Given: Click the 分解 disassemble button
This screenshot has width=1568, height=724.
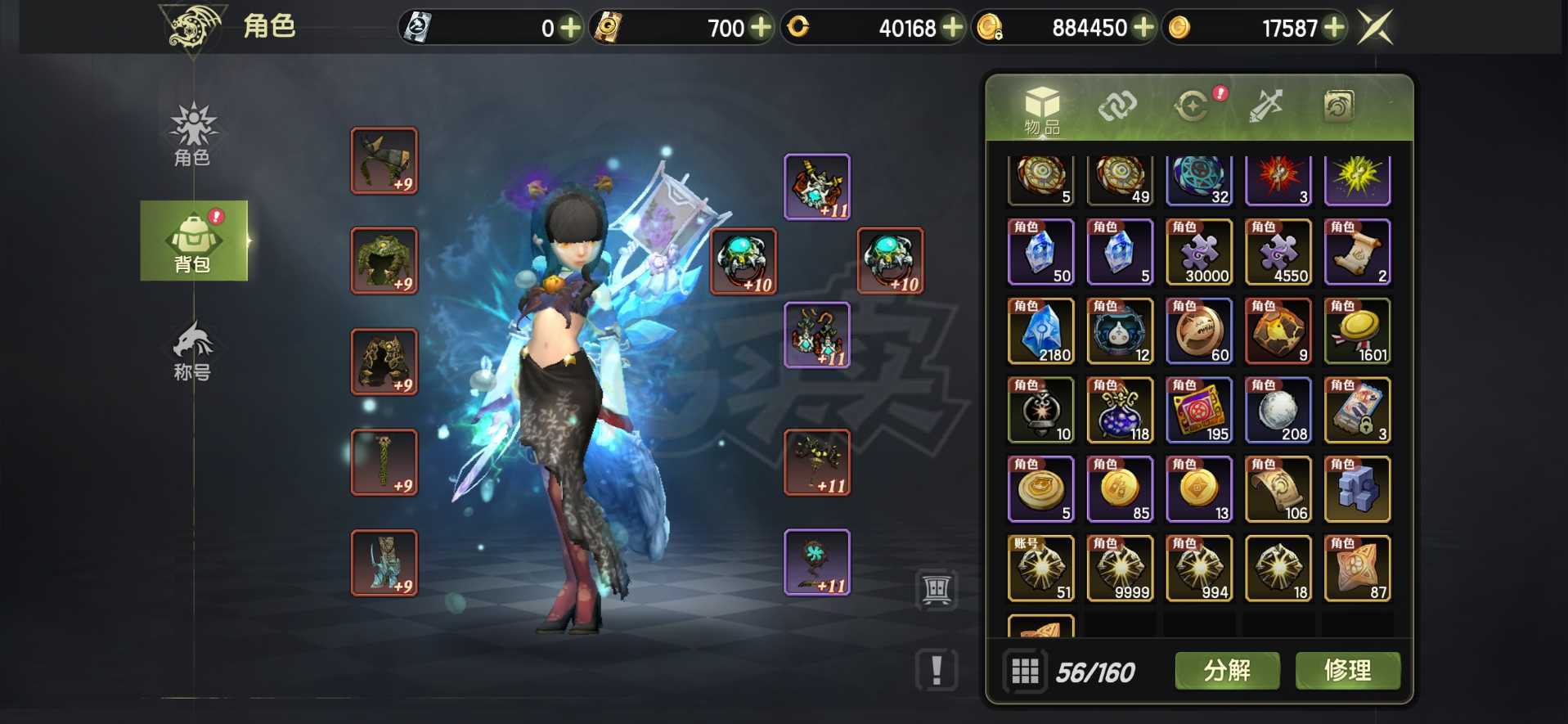Looking at the screenshot, I should 1227,671.
